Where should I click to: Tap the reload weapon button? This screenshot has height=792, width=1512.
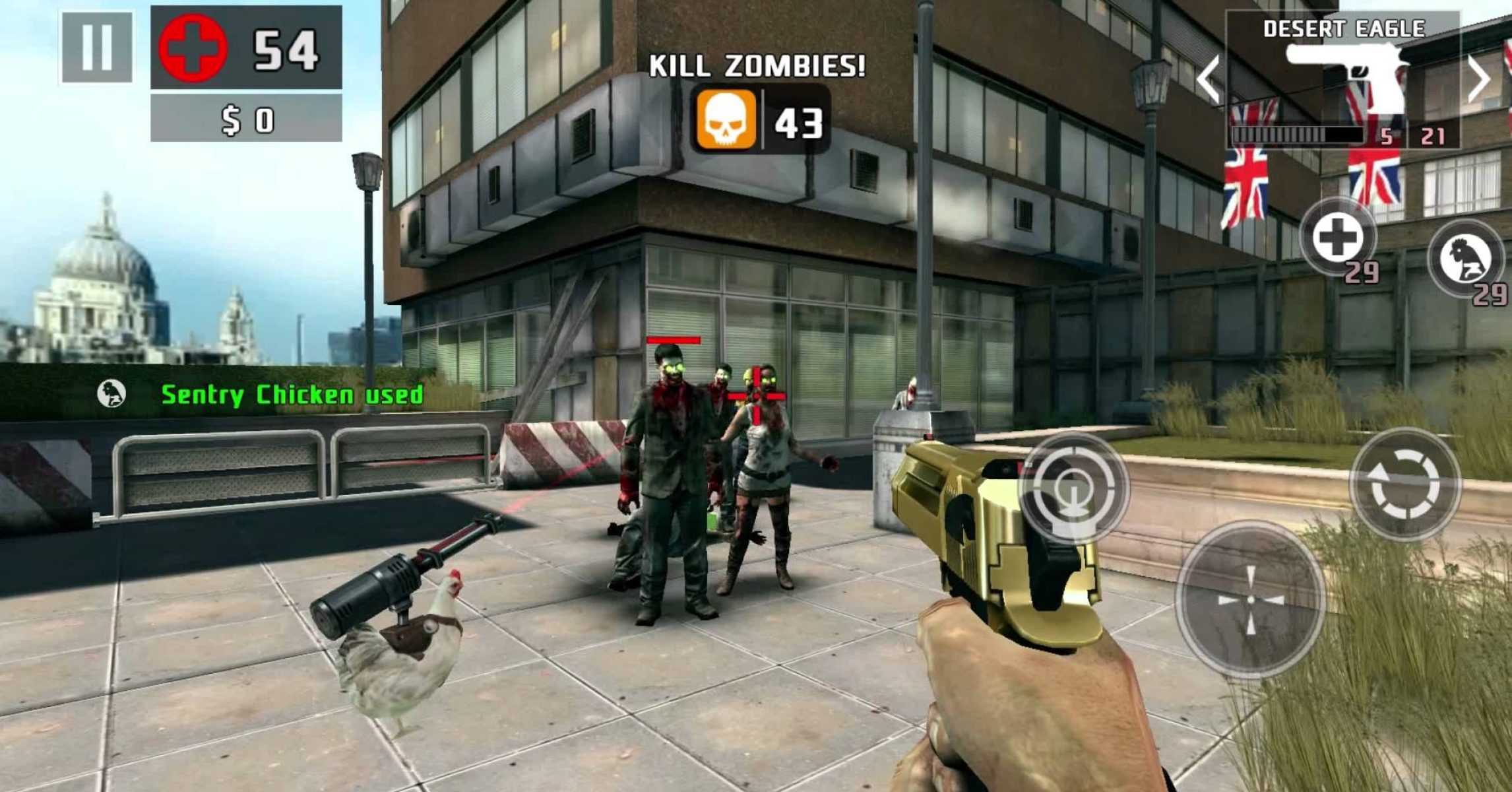pos(1405,485)
